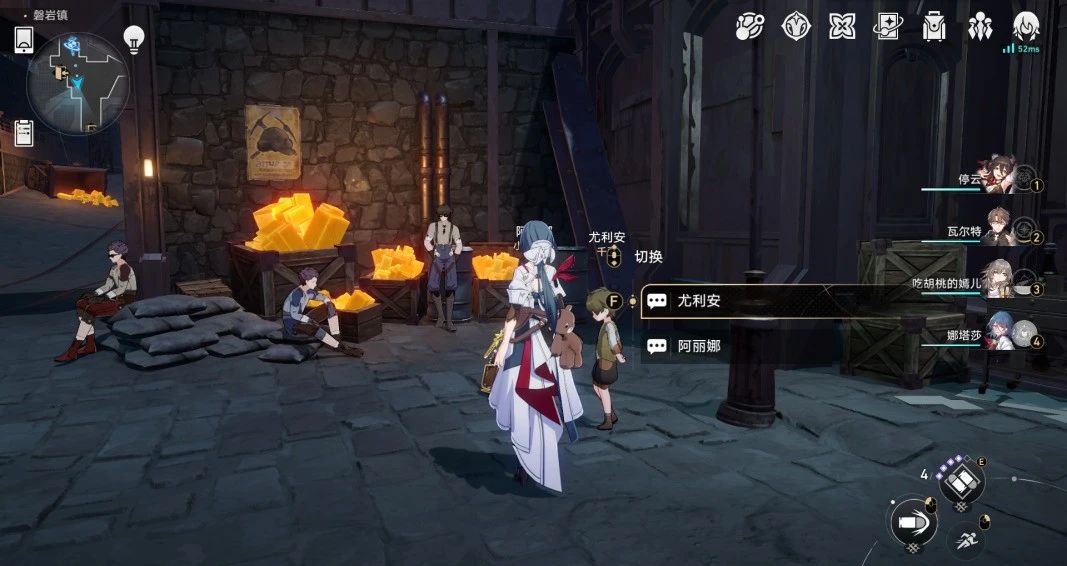Screen dimensions: 1067x566
Task: Open the backpack inventory
Action: [934, 27]
